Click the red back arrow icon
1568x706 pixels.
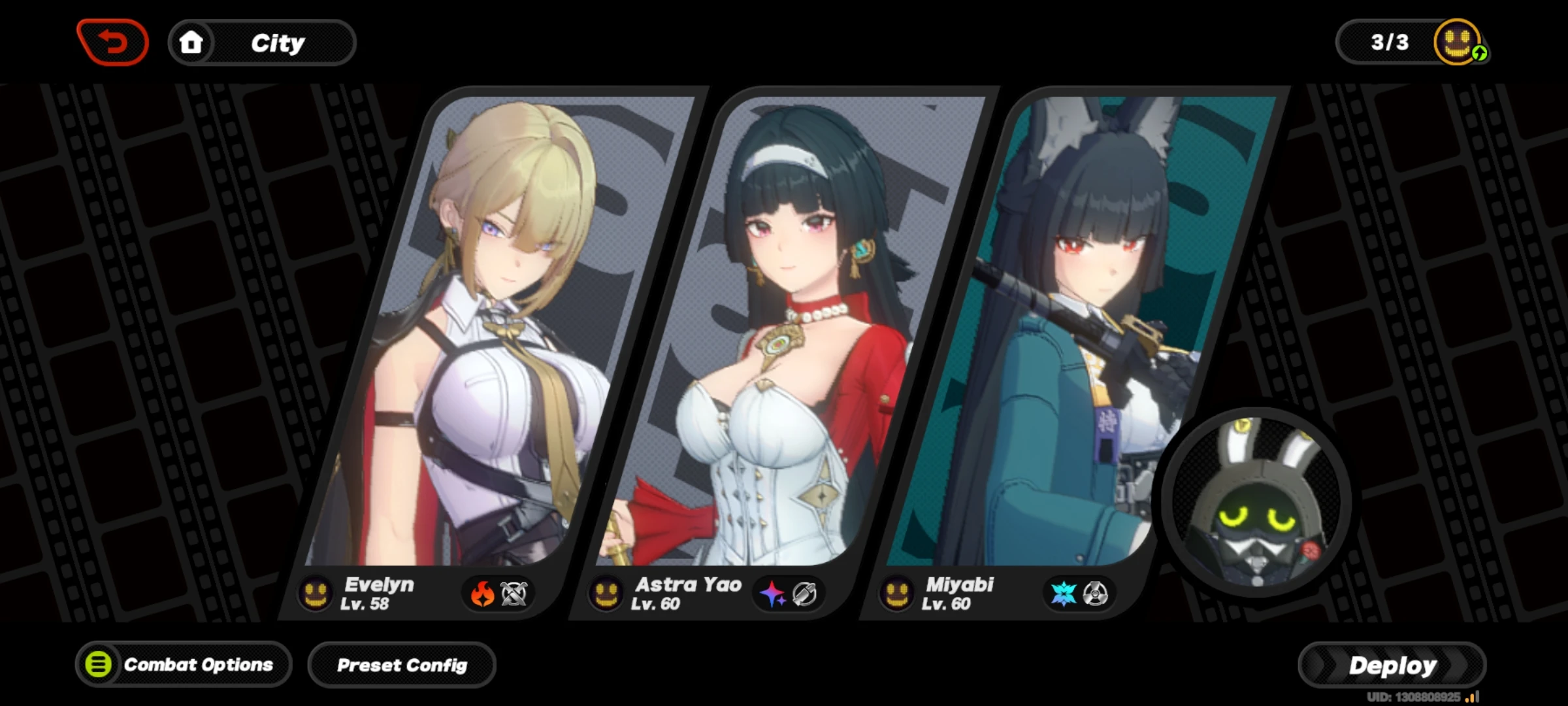coord(113,41)
